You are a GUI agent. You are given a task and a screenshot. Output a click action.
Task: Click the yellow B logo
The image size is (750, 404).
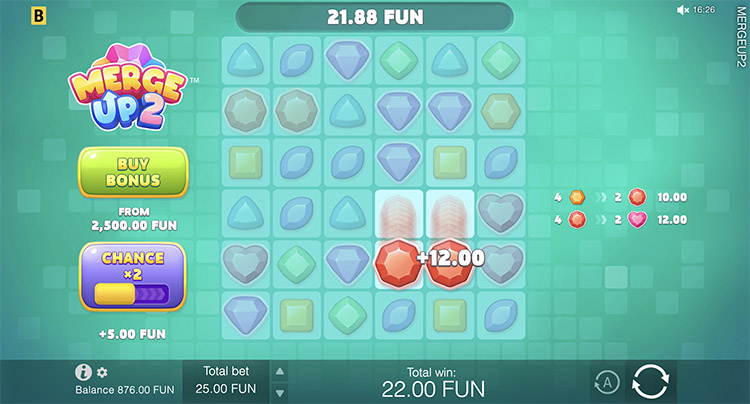click(x=40, y=17)
